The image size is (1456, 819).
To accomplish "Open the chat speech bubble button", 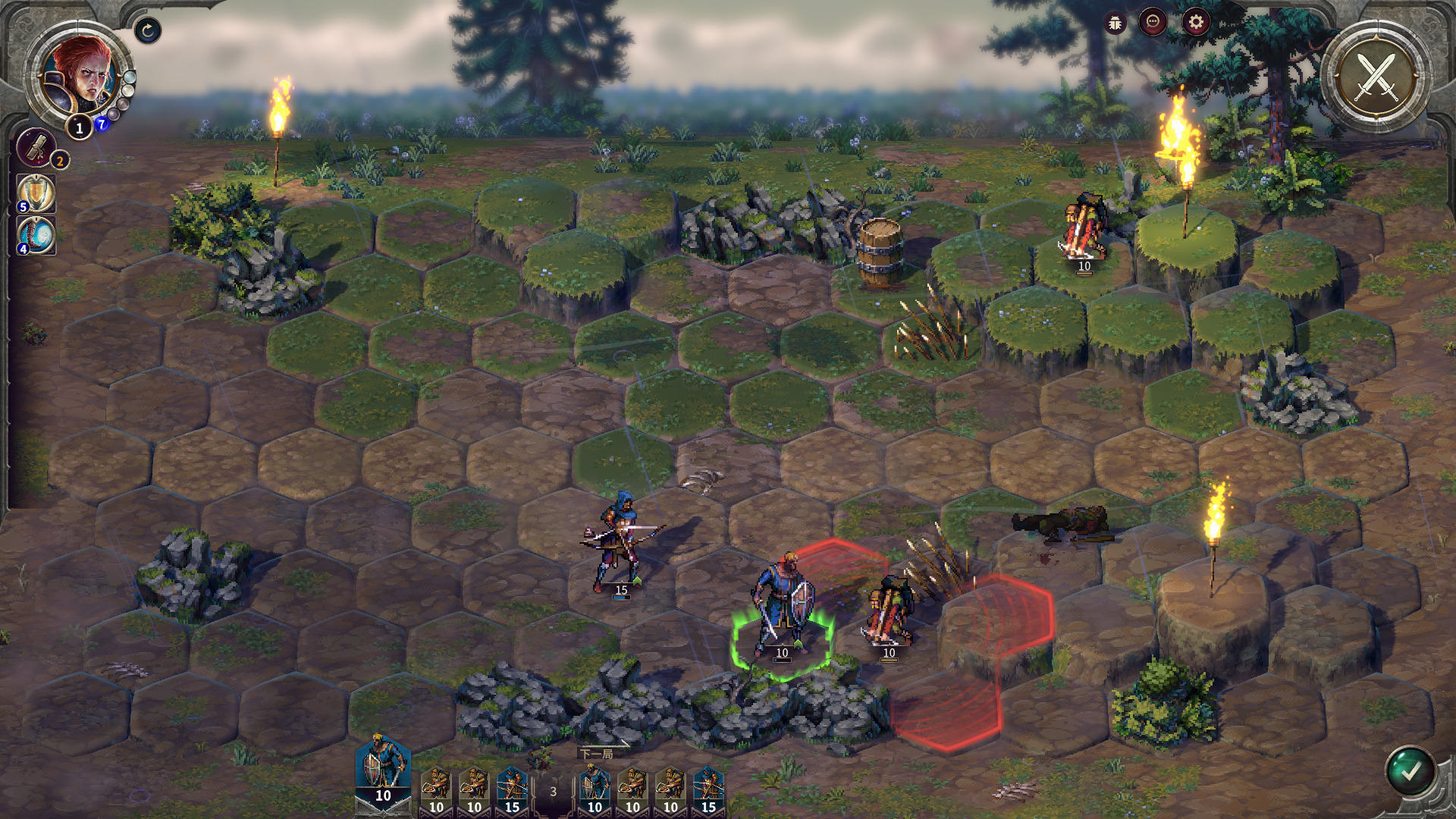I will click(x=1153, y=23).
